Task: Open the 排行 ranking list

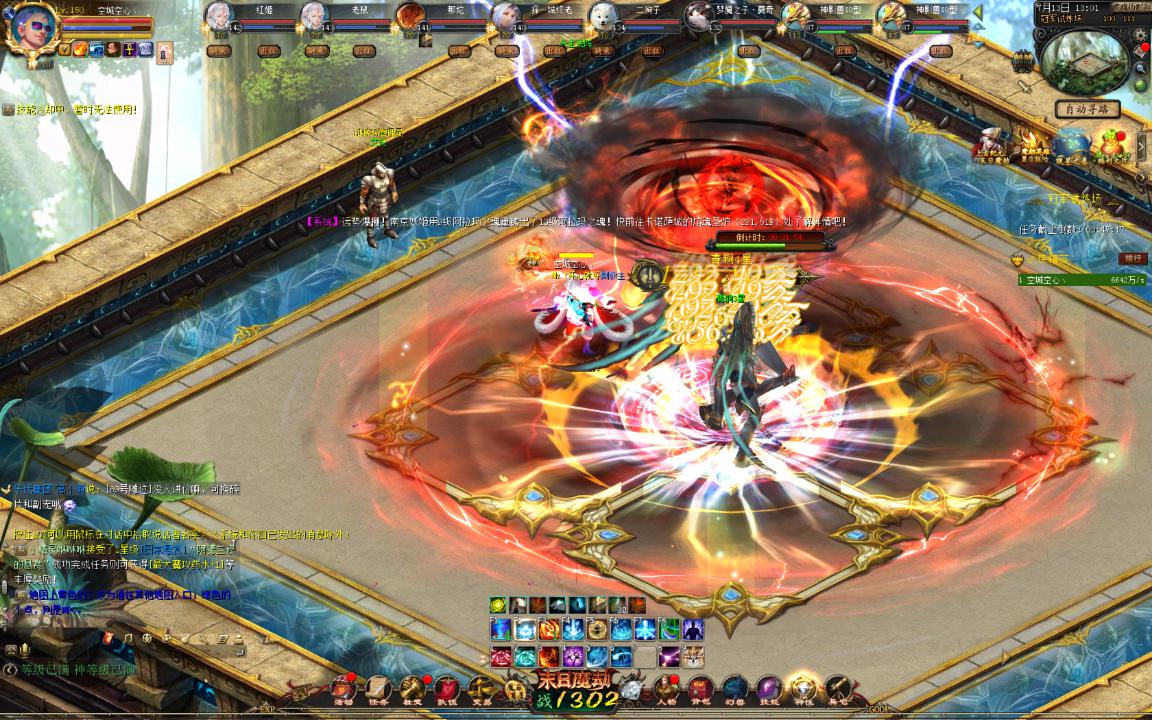Action: coord(1132,258)
